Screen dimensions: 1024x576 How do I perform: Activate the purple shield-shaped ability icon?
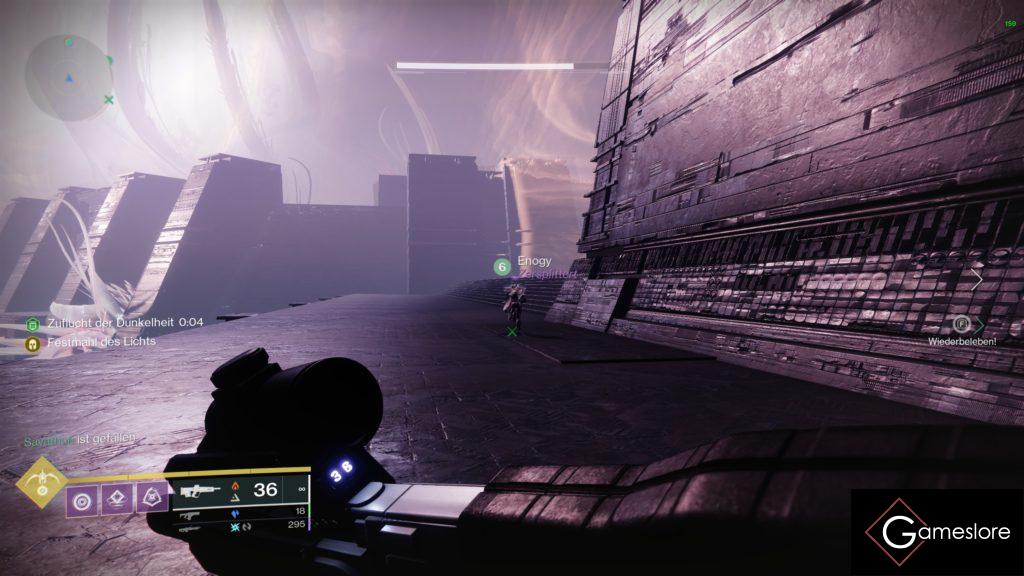[x=153, y=495]
